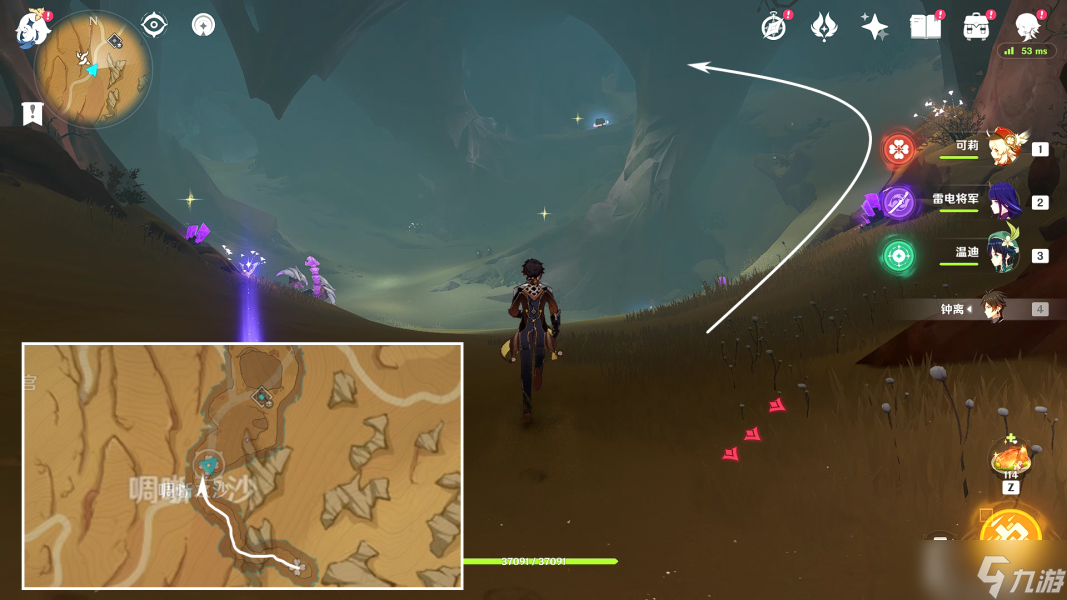Switch to party member 温迪
The height and width of the screenshot is (600, 1067).
click(x=1000, y=255)
